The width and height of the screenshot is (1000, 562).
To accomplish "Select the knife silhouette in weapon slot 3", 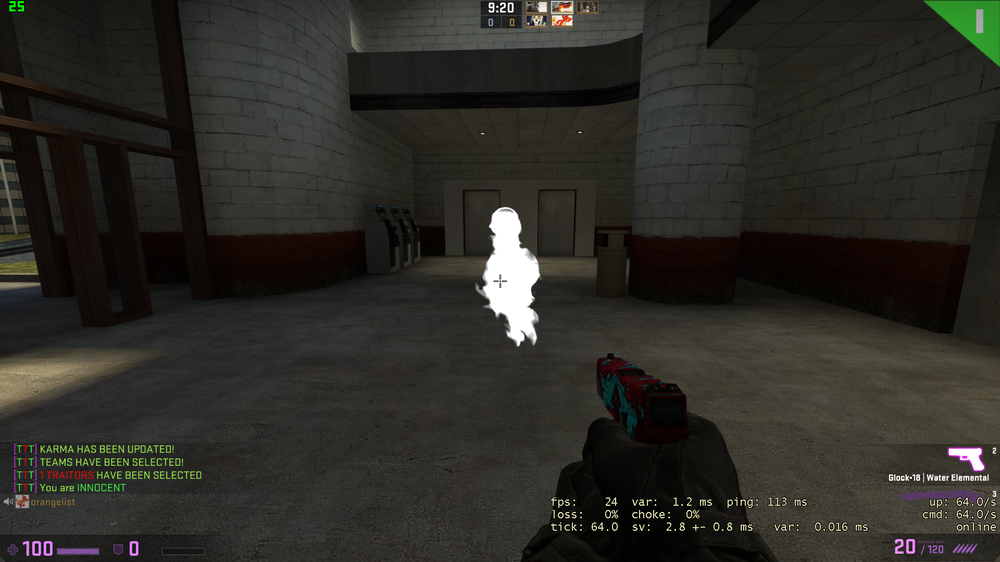I will [940, 497].
